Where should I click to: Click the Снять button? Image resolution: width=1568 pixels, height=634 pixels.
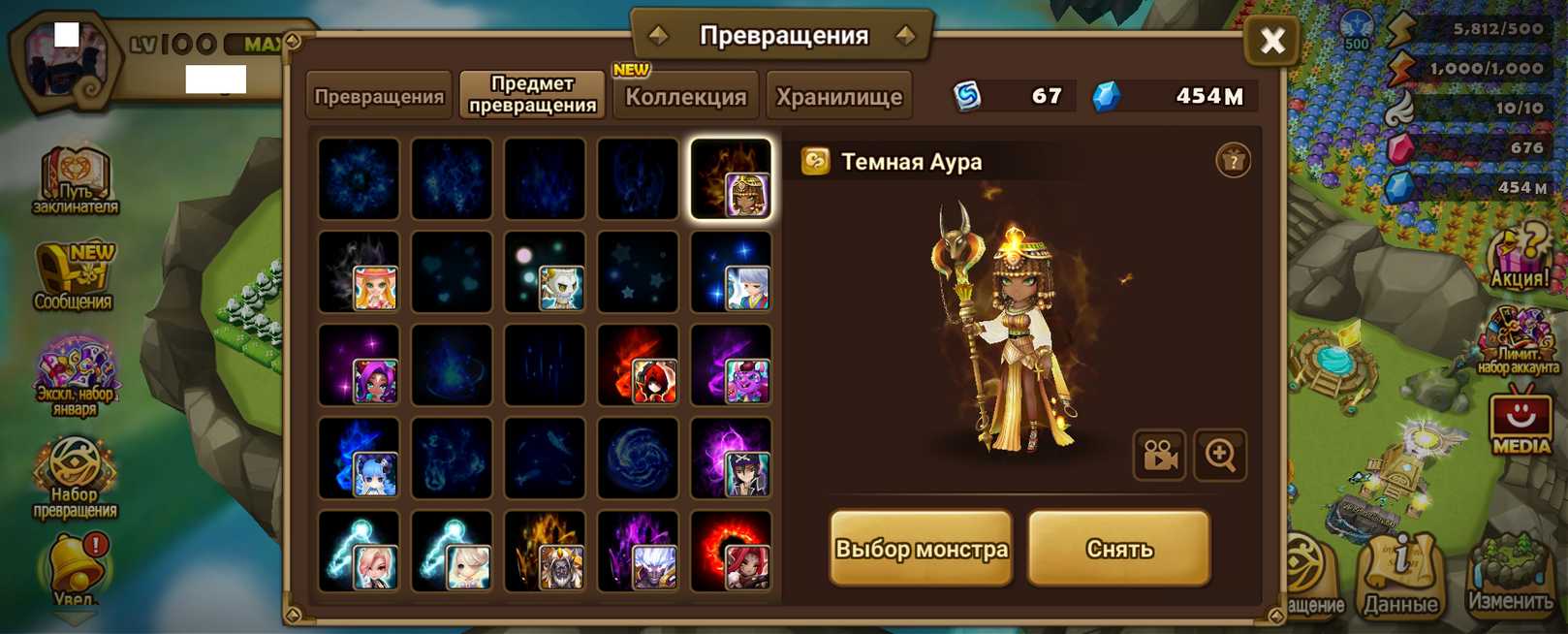[x=1119, y=549]
